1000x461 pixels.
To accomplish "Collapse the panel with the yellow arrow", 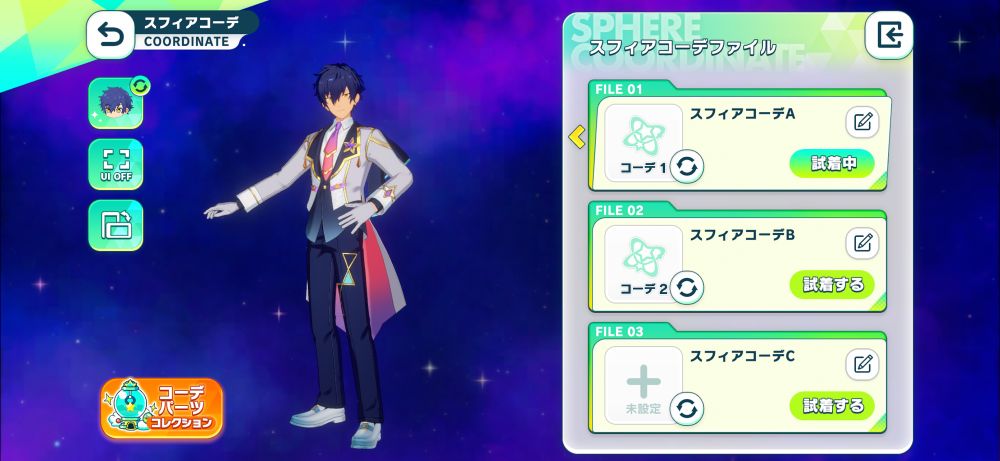I will click(x=577, y=136).
